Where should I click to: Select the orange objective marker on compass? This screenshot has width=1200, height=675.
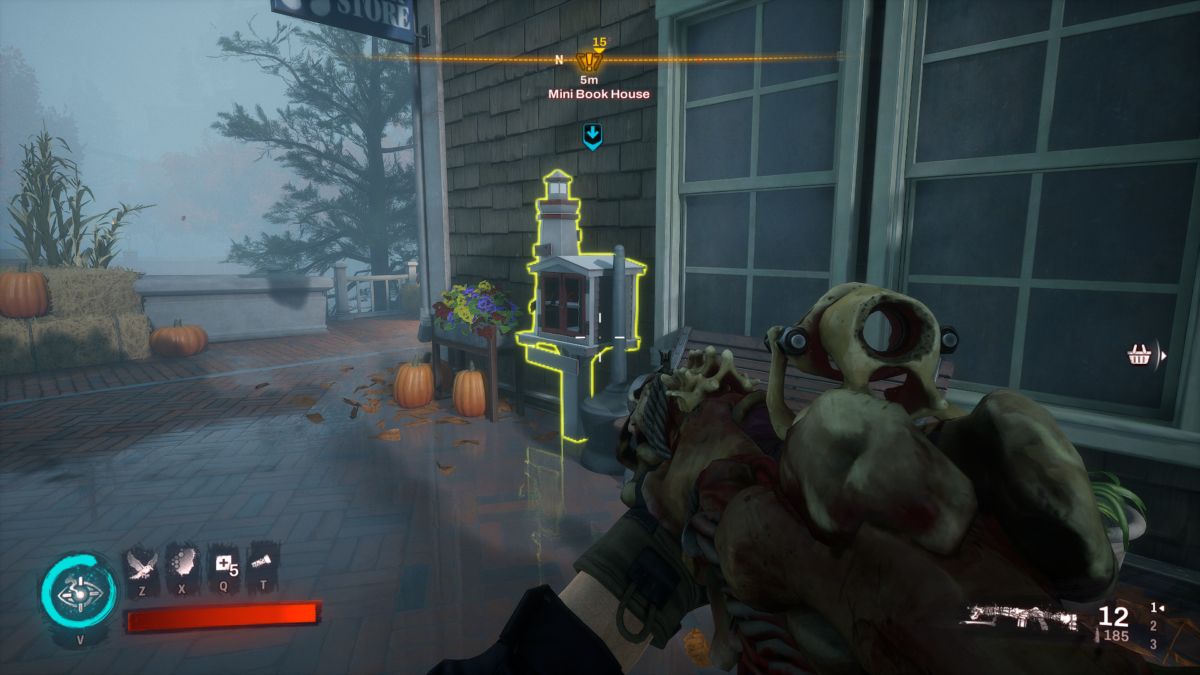(588, 60)
